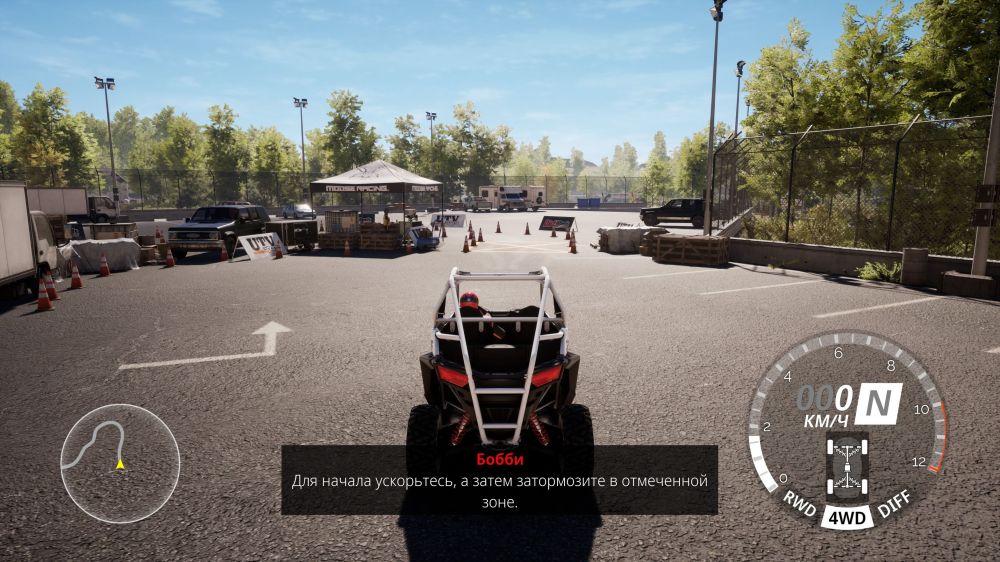1000x562 pixels.
Task: Click the circular track minimap
Action: (120, 463)
